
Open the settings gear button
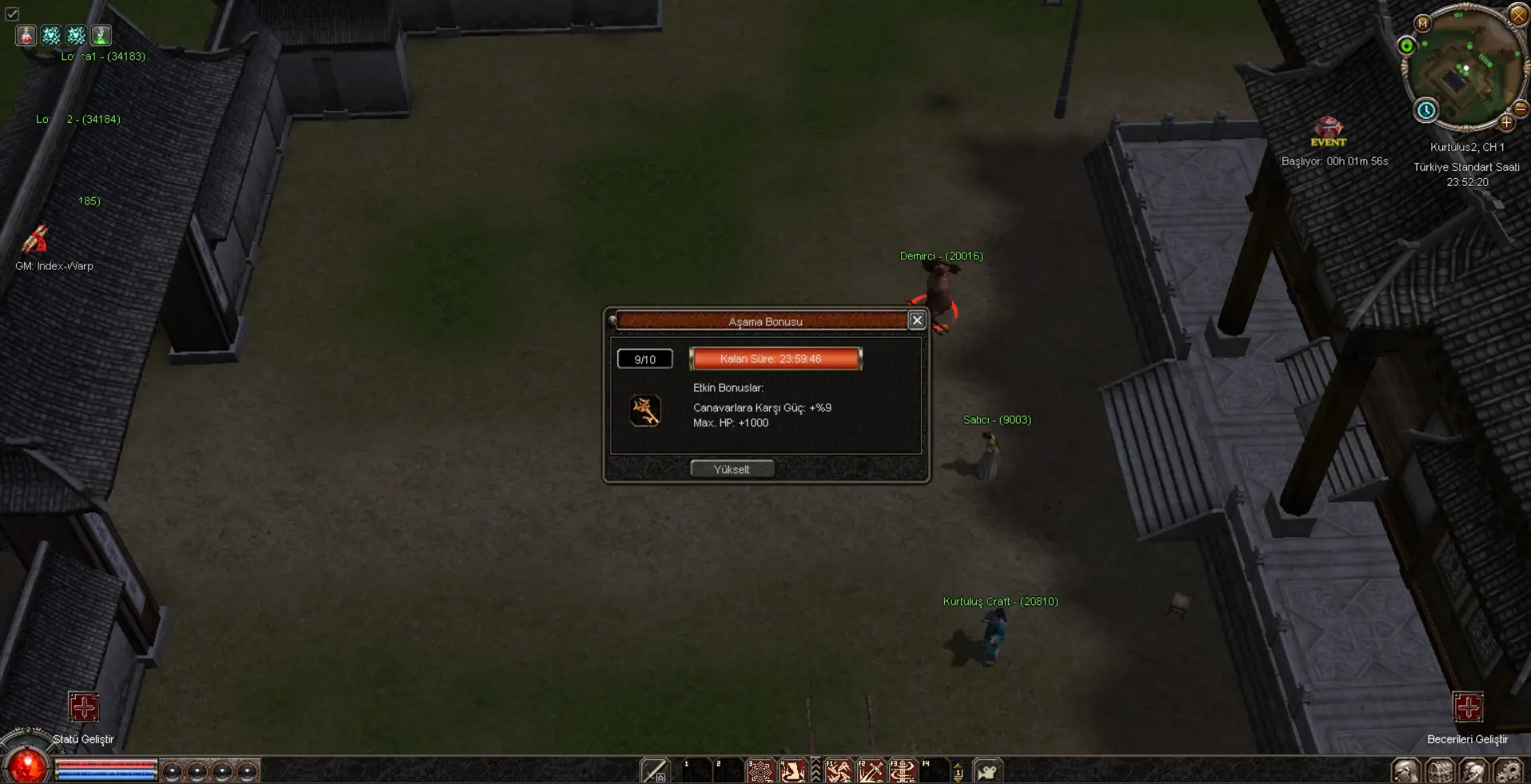click(x=1508, y=771)
